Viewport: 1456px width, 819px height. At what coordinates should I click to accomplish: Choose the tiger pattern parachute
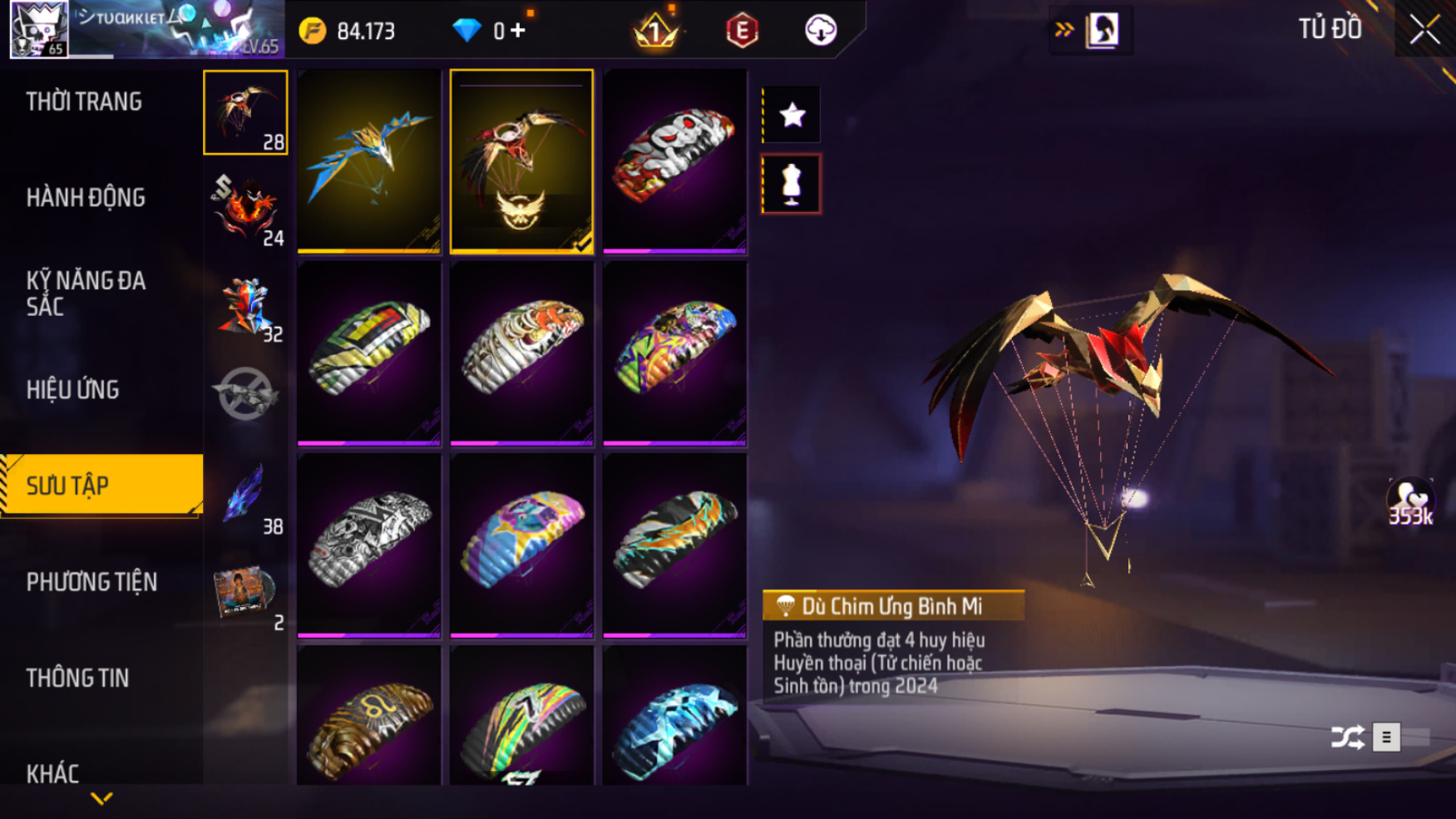521,353
